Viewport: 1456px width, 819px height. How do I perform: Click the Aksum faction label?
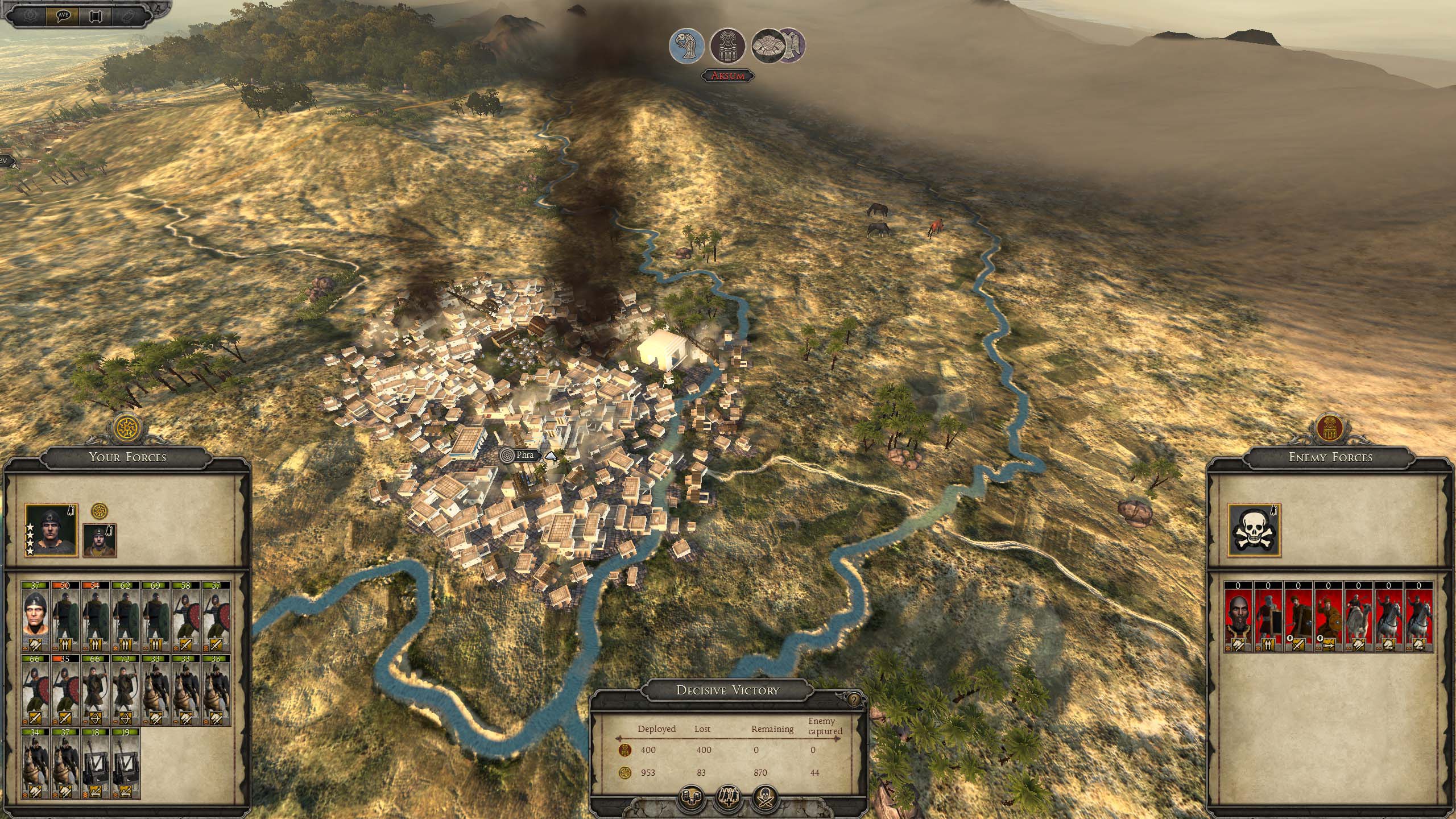728,76
